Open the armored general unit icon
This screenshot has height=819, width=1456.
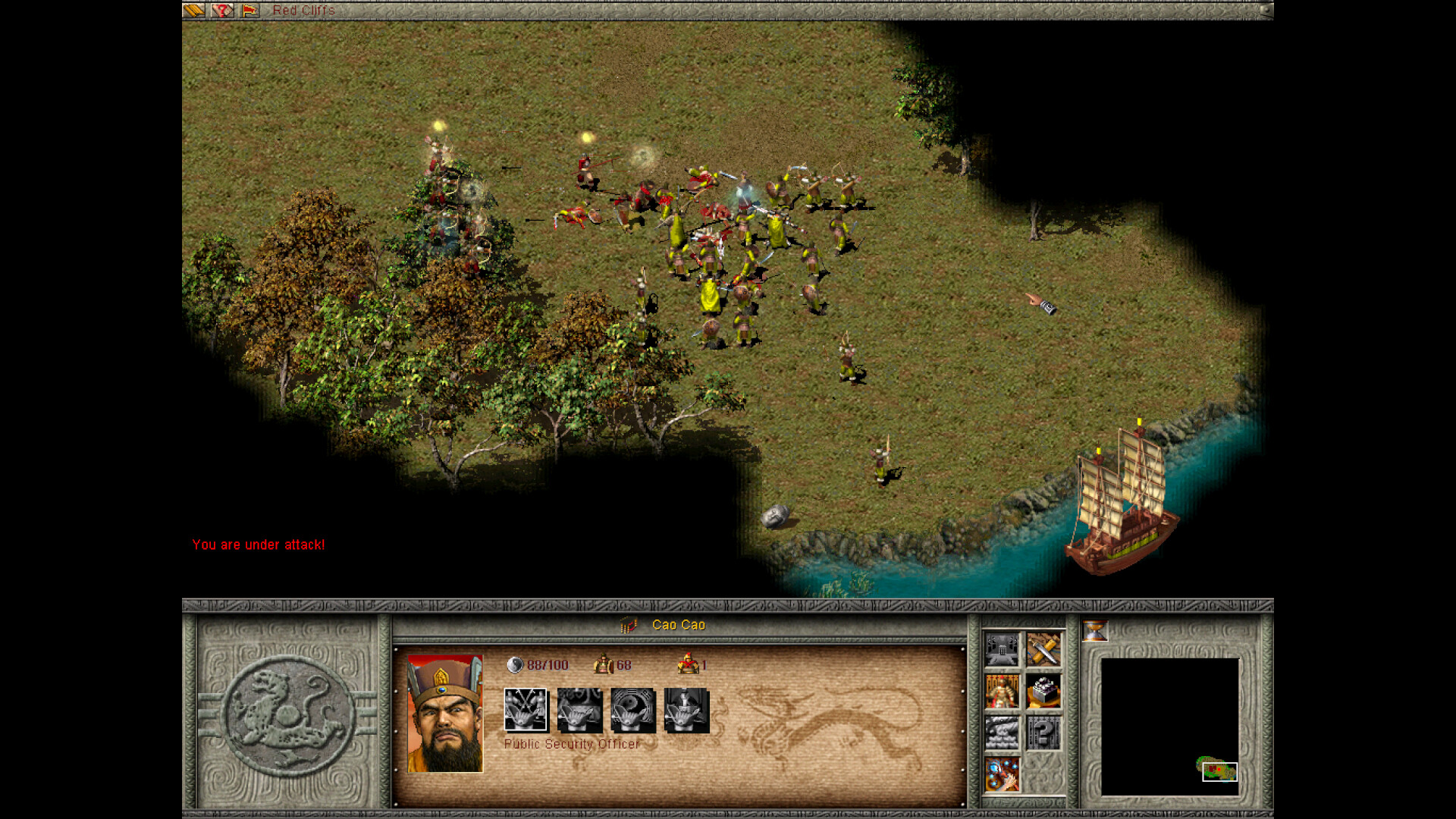(1003, 692)
